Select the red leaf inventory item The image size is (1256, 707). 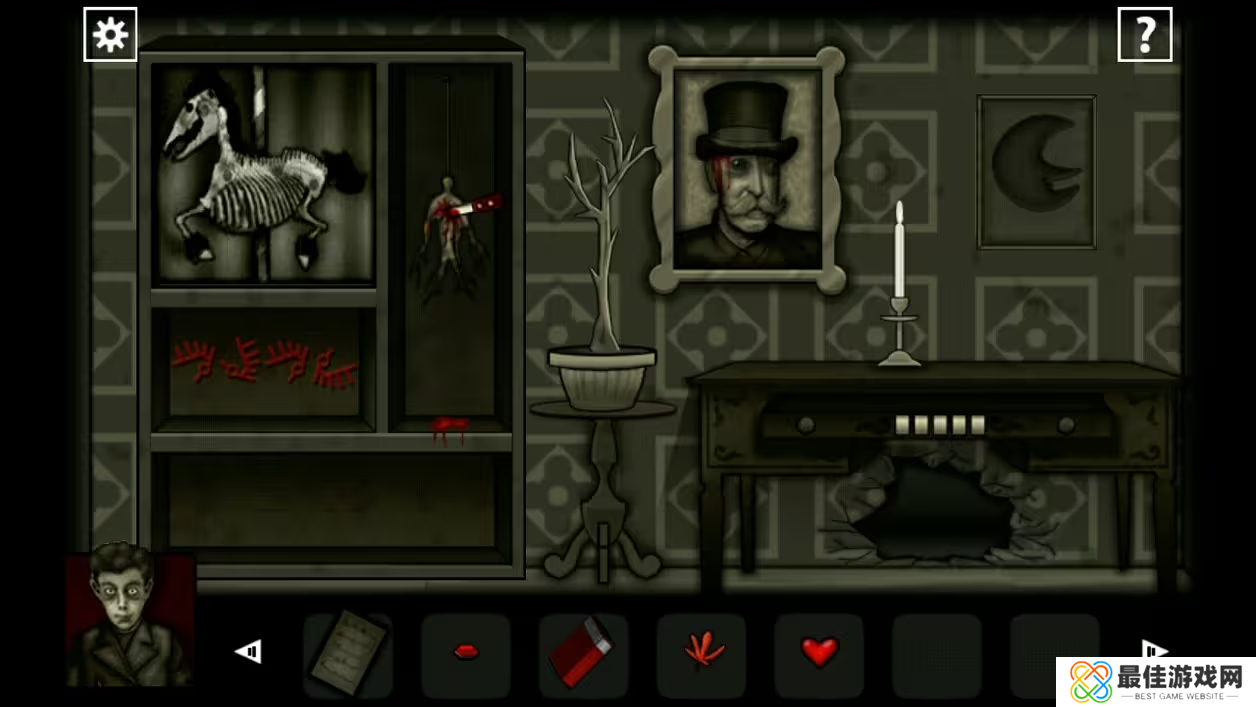point(701,653)
